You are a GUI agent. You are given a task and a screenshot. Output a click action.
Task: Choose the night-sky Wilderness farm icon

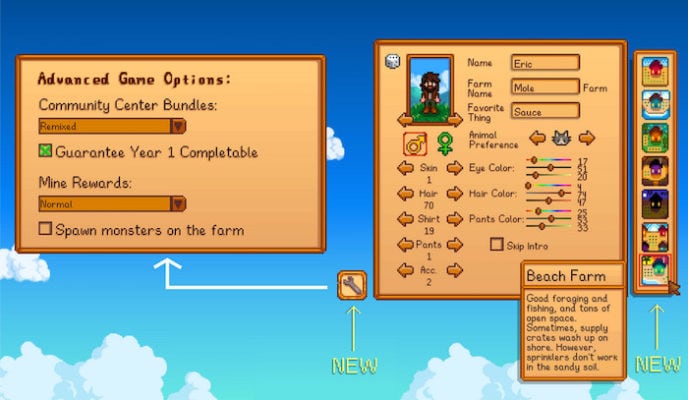(x=655, y=205)
